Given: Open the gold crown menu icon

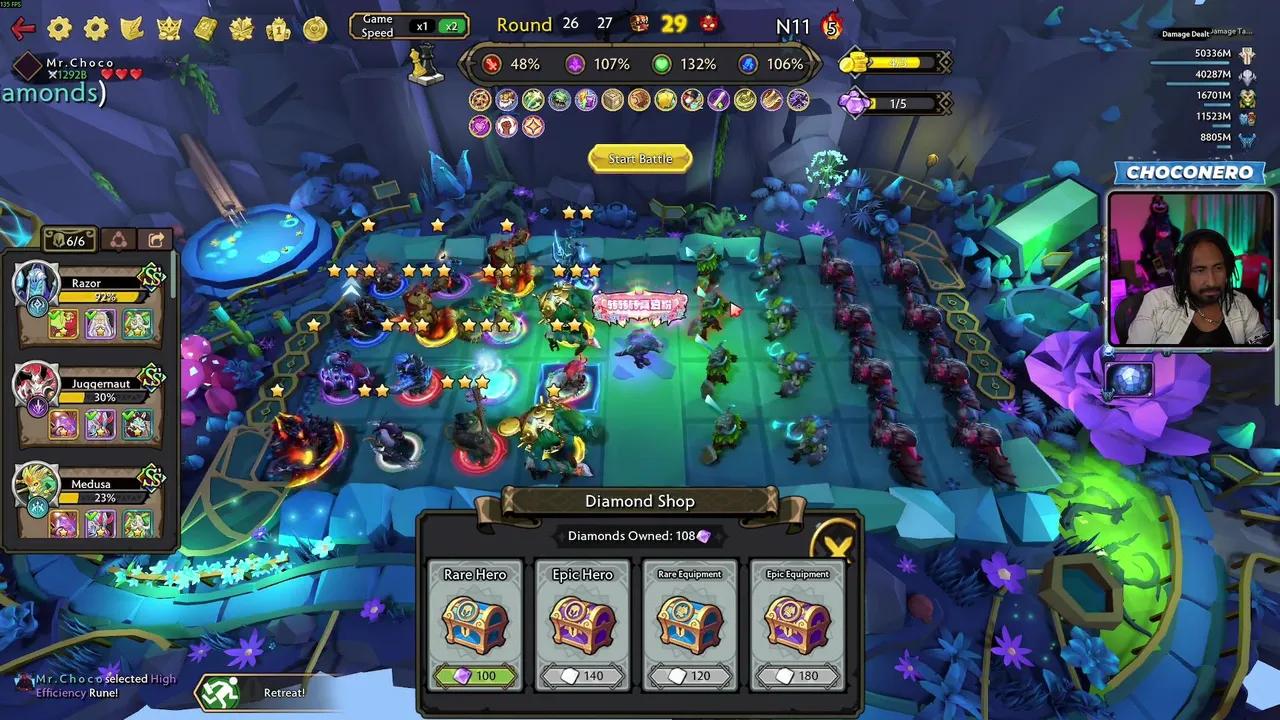Looking at the screenshot, I should pyautogui.click(x=169, y=29).
